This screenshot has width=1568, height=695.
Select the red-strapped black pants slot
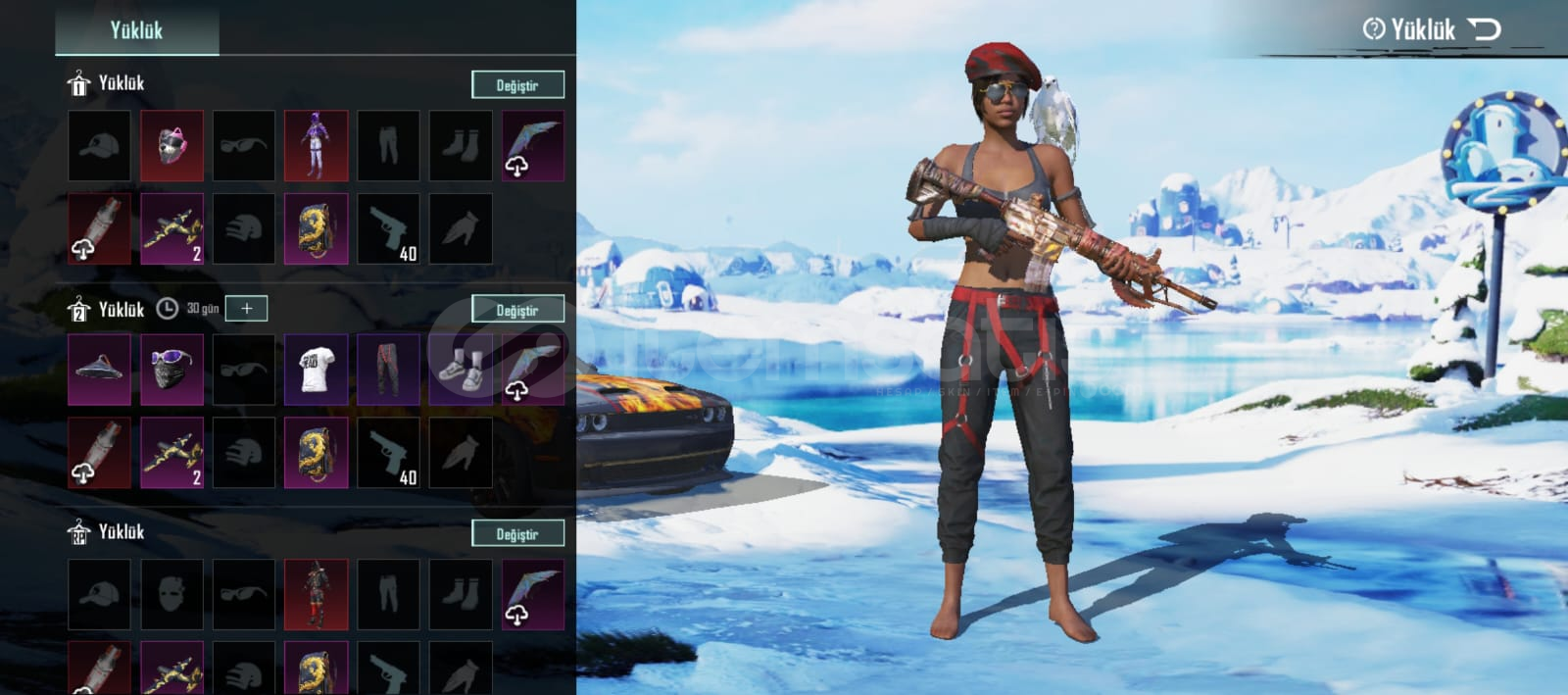click(x=388, y=370)
